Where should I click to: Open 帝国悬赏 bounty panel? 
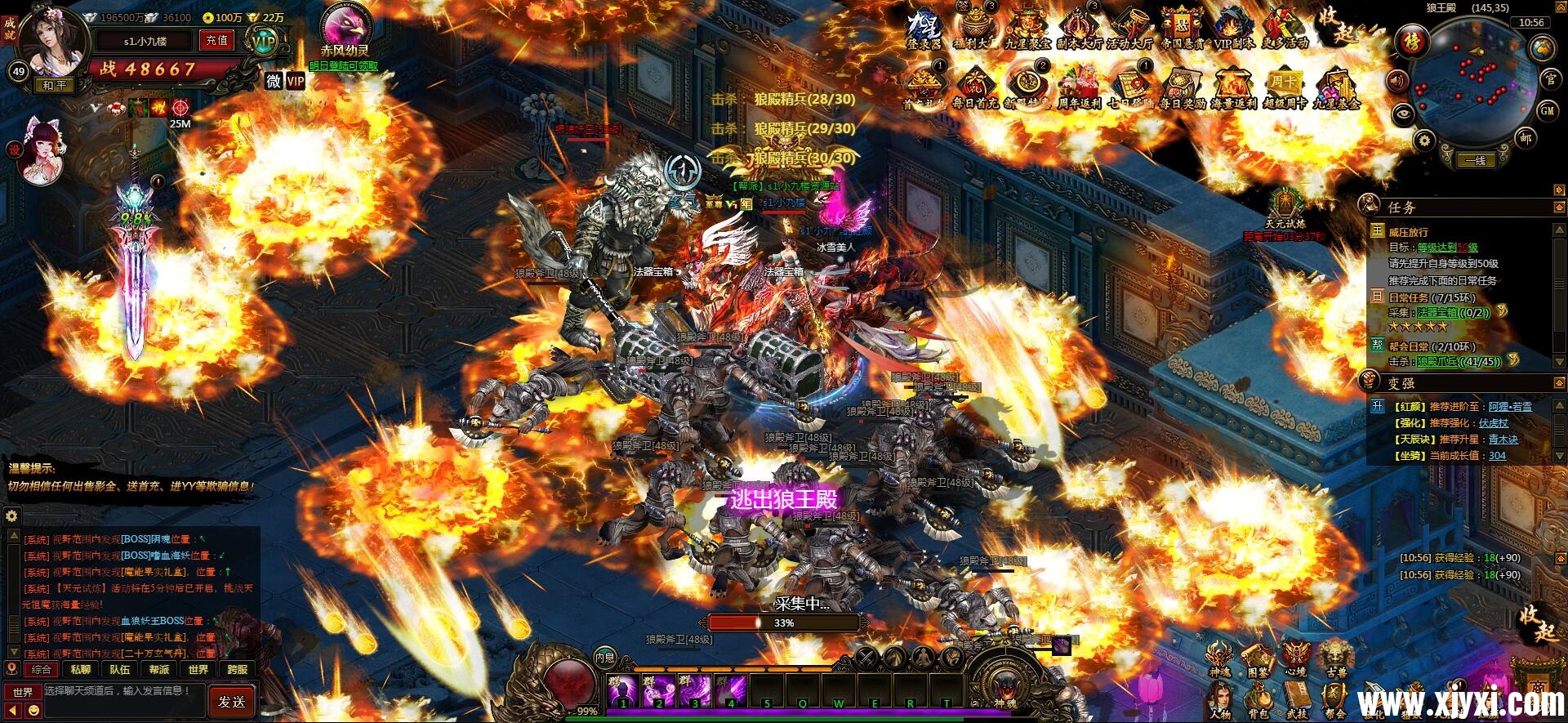click(x=1183, y=23)
